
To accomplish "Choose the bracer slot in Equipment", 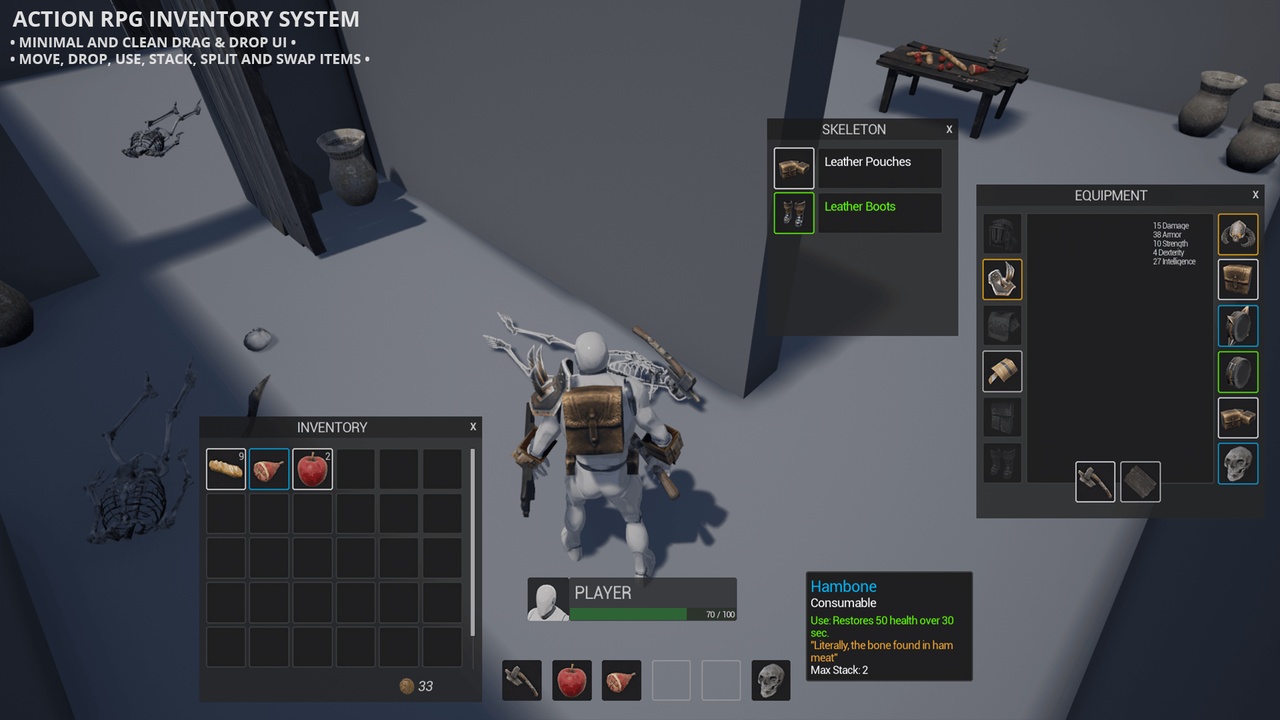I will tap(1002, 372).
